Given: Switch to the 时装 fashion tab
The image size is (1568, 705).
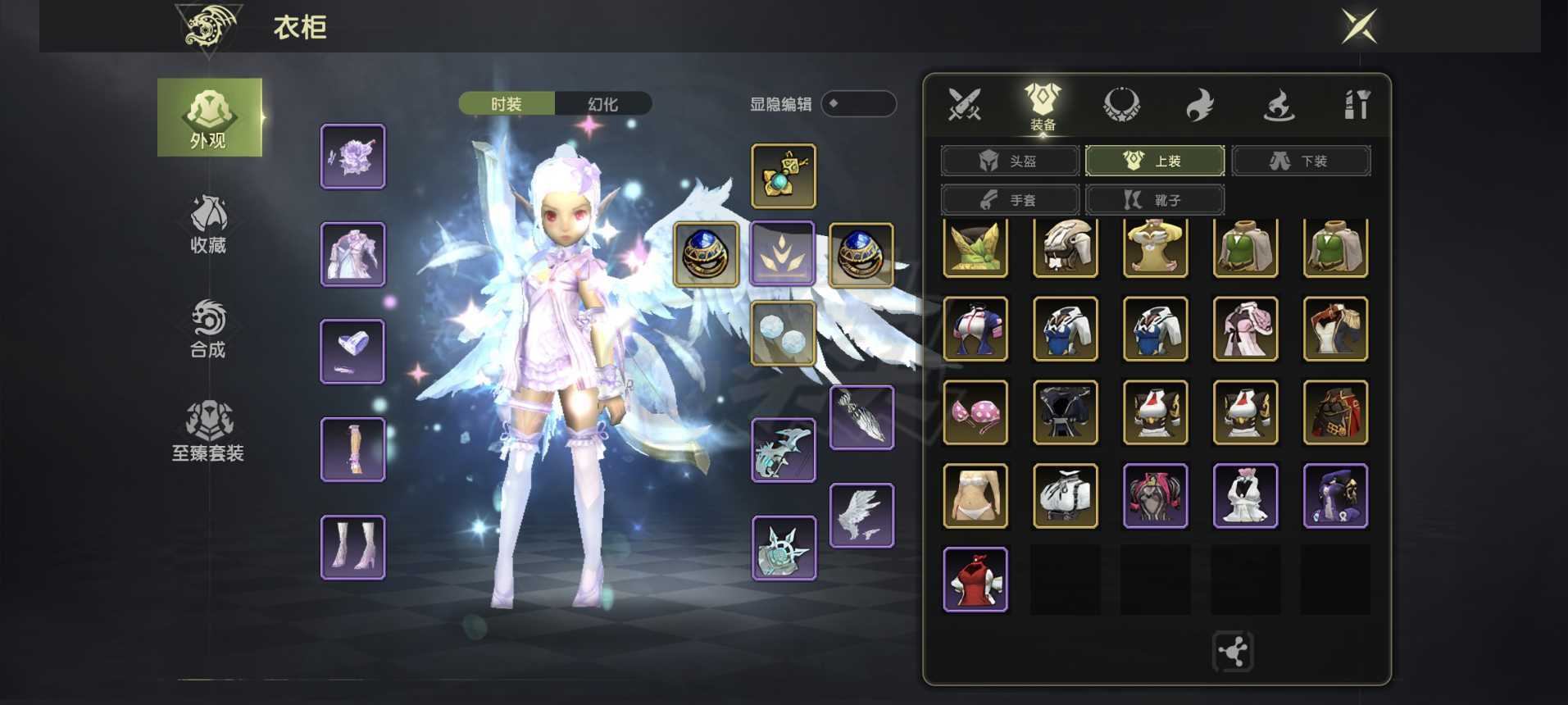Looking at the screenshot, I should (507, 104).
